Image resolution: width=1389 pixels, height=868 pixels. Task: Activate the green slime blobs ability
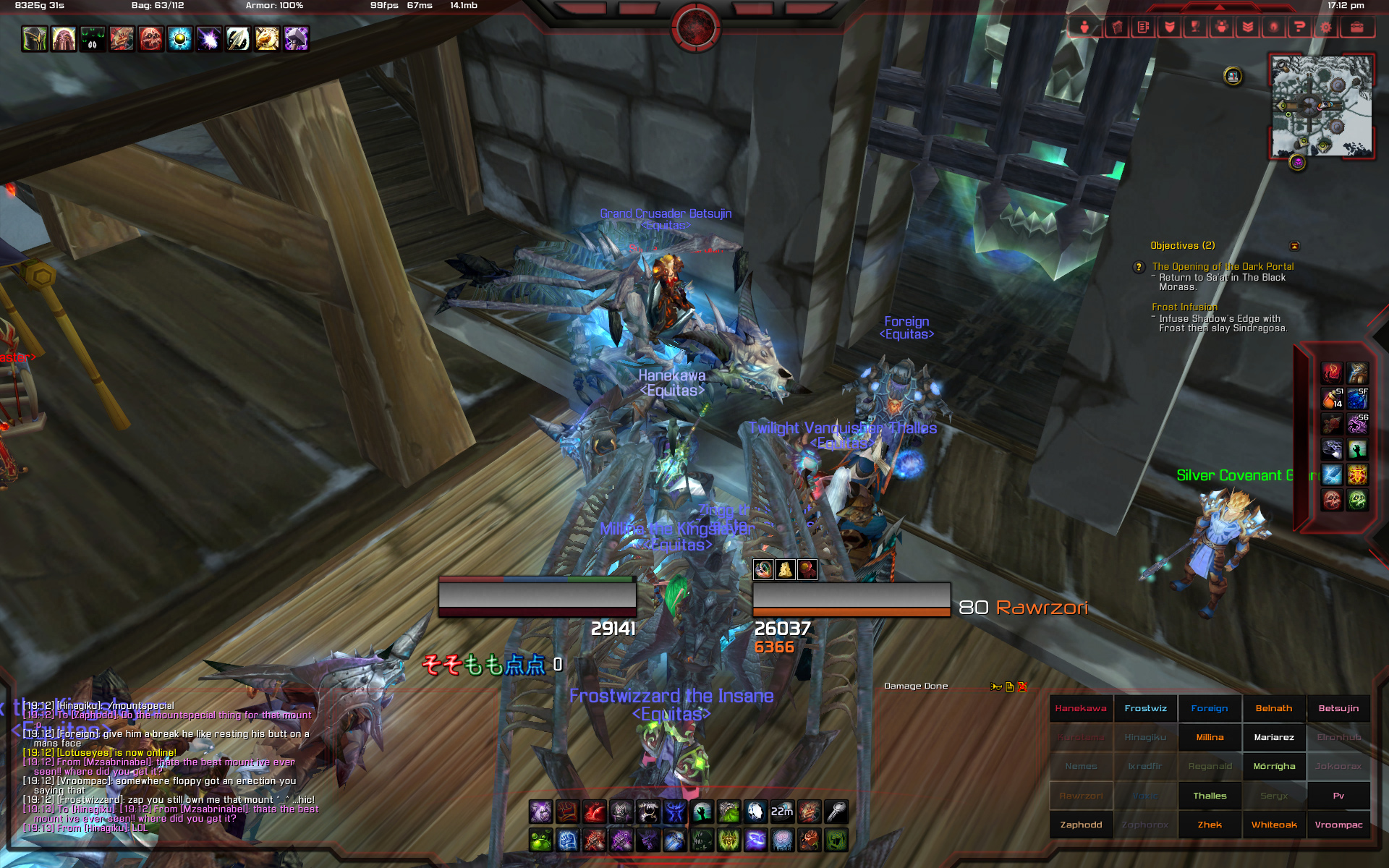tap(540, 841)
